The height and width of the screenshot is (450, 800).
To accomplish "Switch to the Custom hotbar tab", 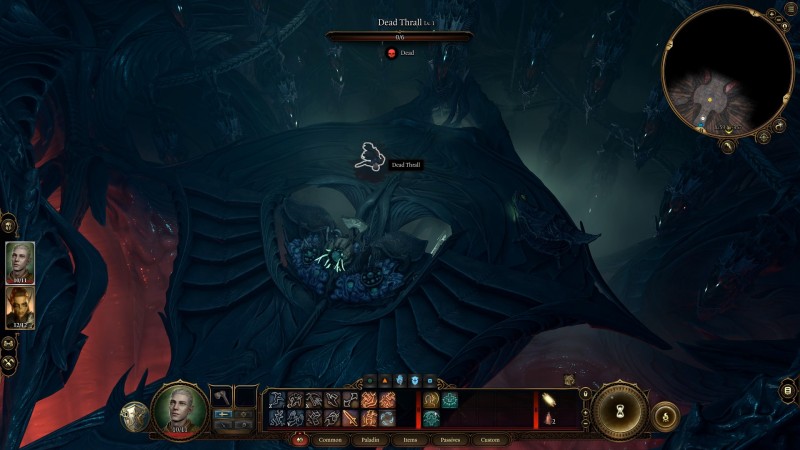I will (x=489, y=439).
